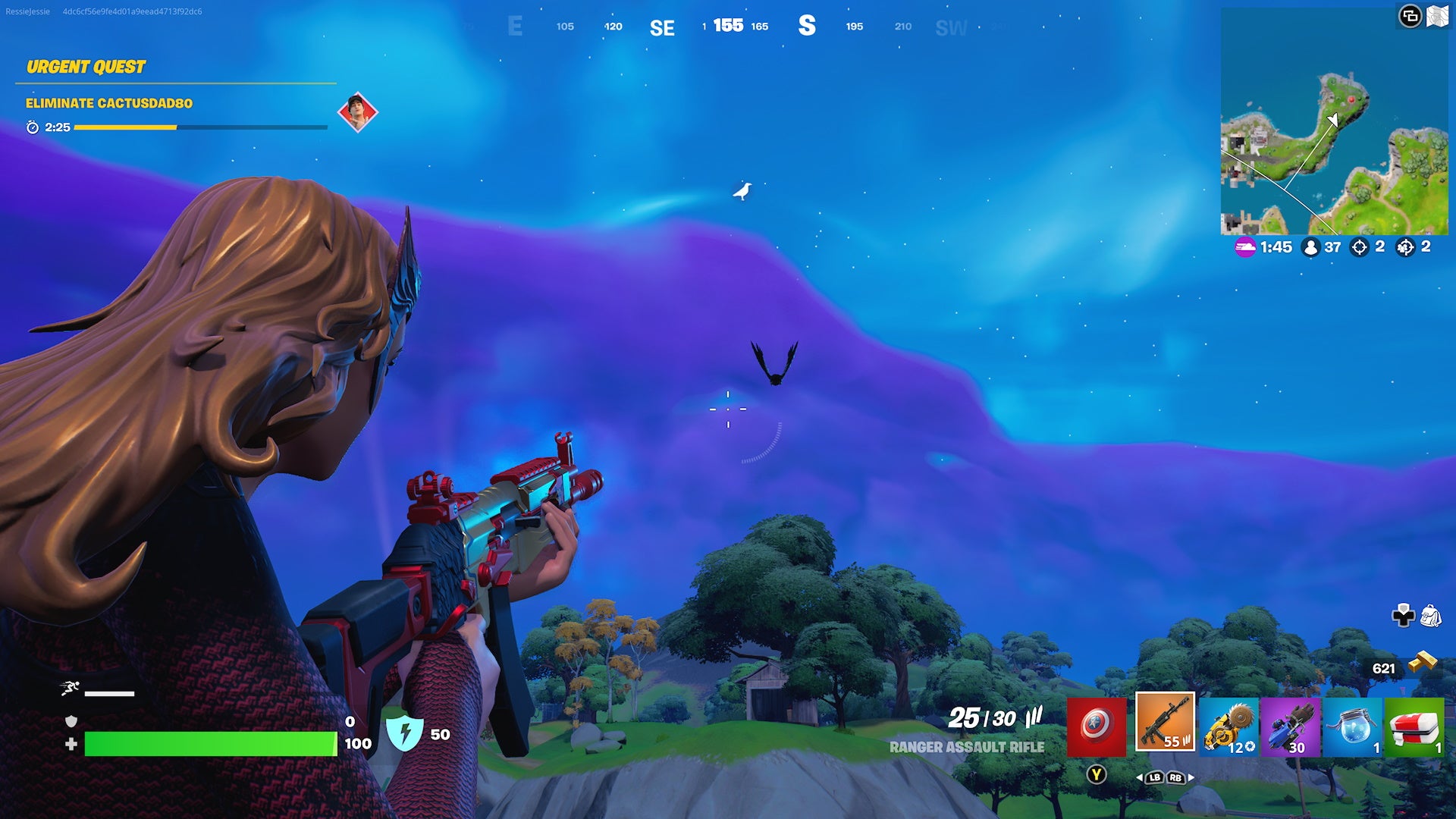Click the spectate screens icon top right
This screenshot has width=1456, height=819.
(1409, 14)
